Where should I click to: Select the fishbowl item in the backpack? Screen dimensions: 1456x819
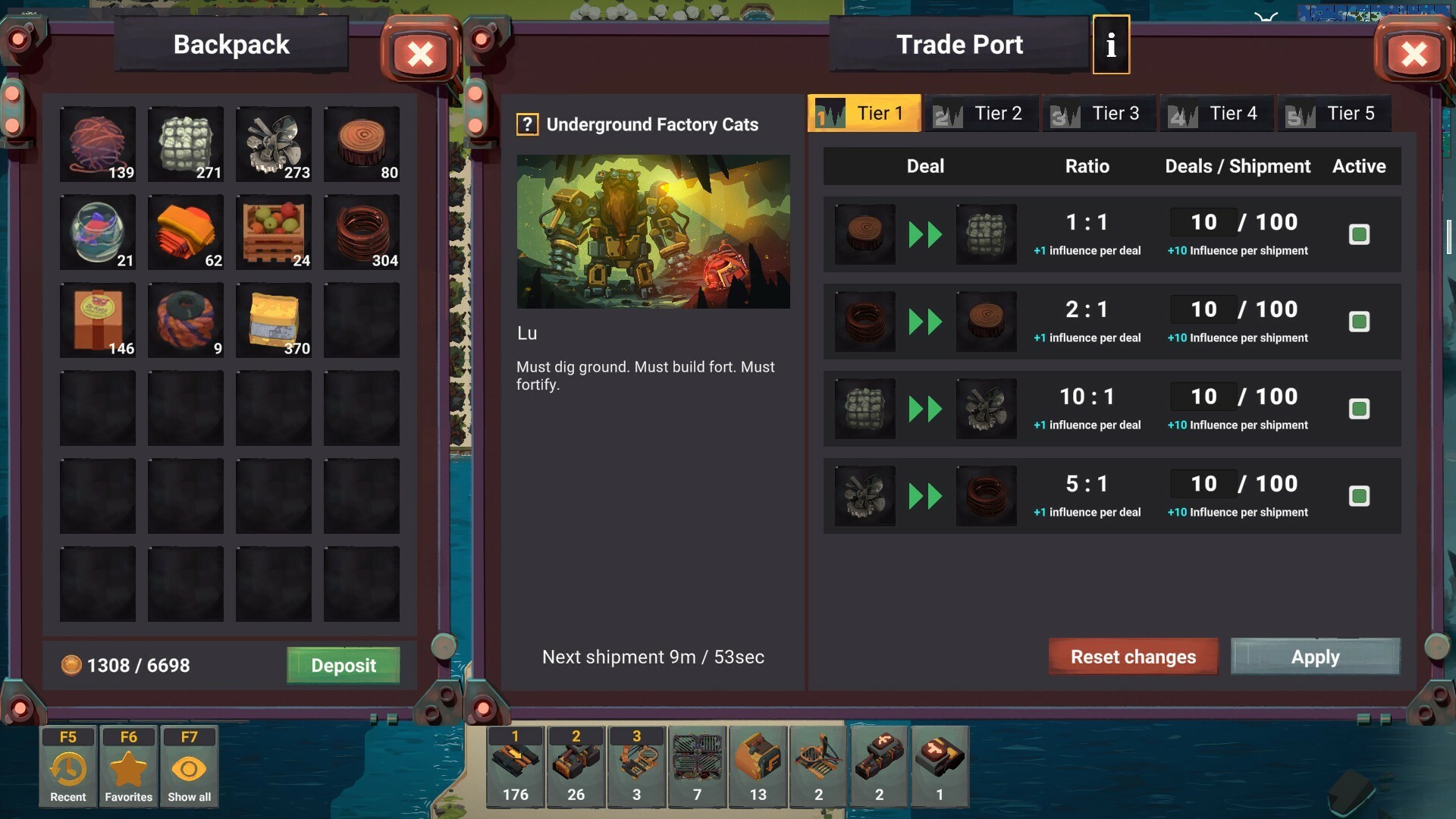(x=97, y=232)
